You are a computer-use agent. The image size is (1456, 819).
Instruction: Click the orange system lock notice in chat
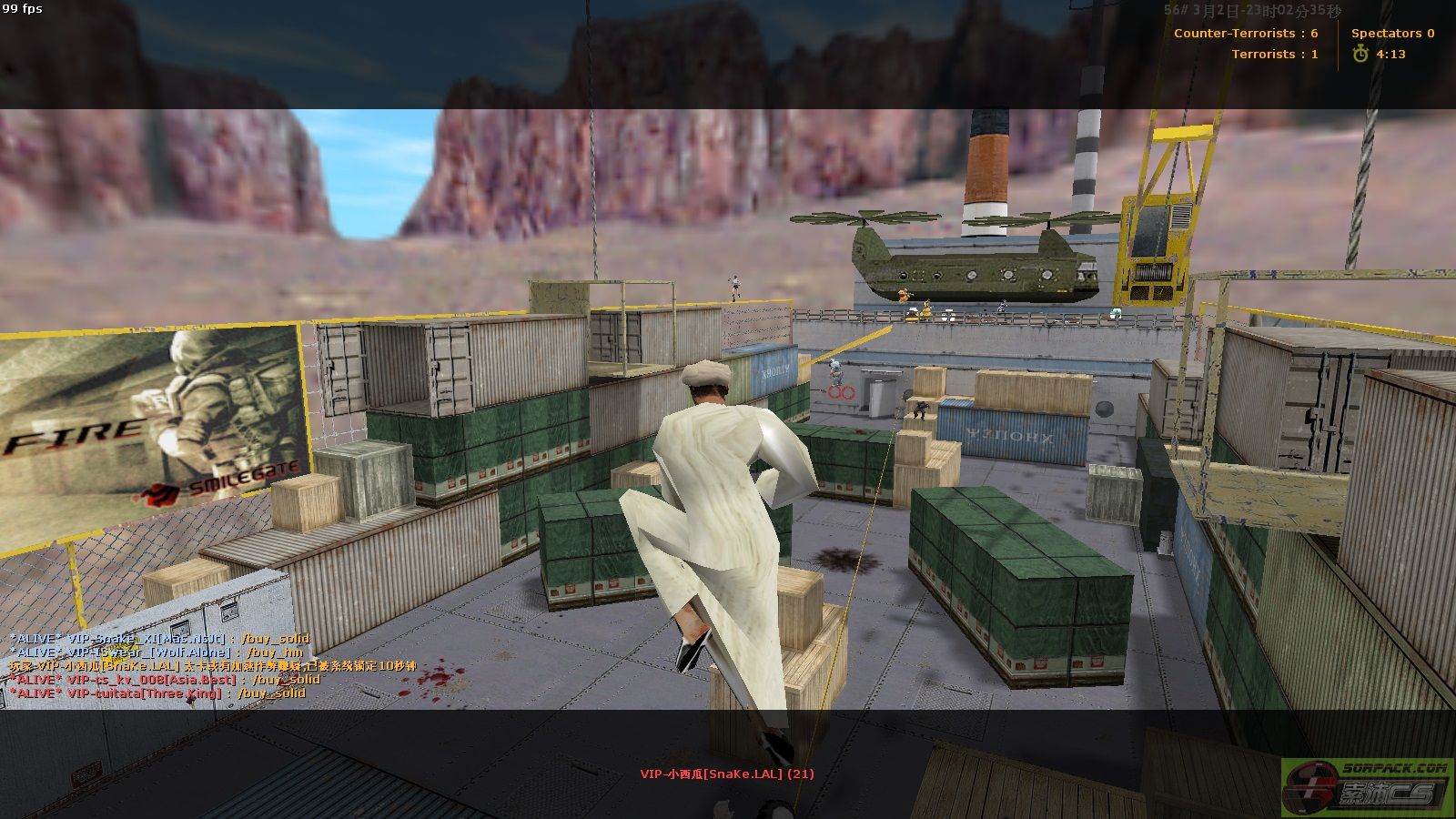pos(212,666)
